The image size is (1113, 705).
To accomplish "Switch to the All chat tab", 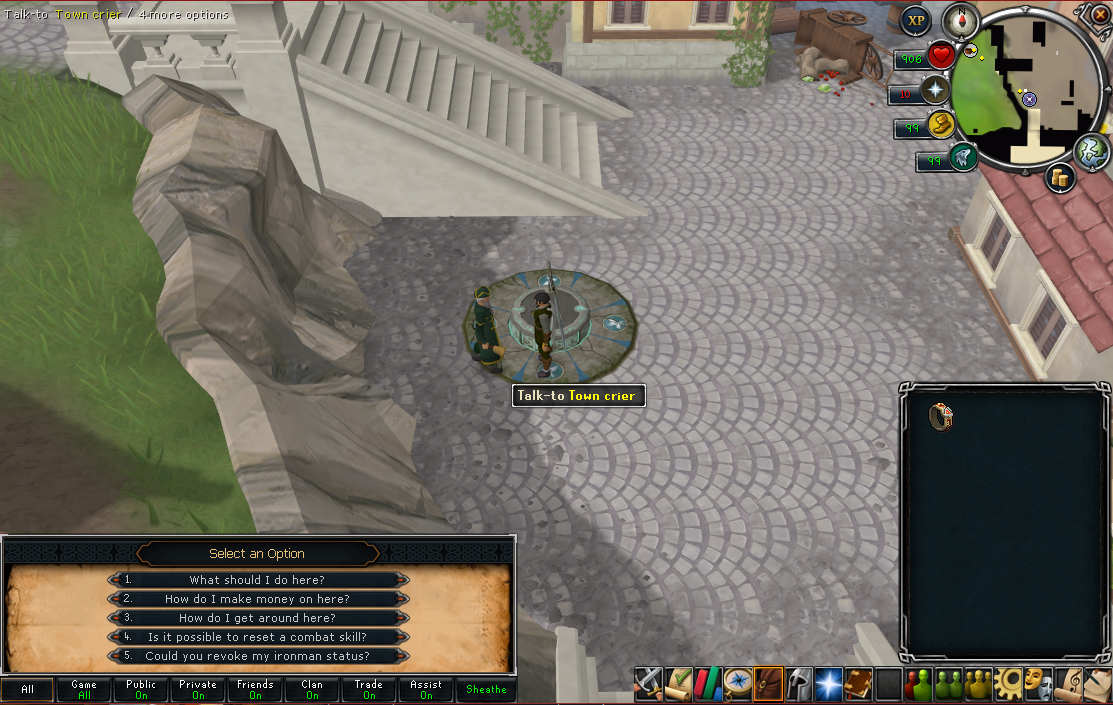I will point(27,689).
